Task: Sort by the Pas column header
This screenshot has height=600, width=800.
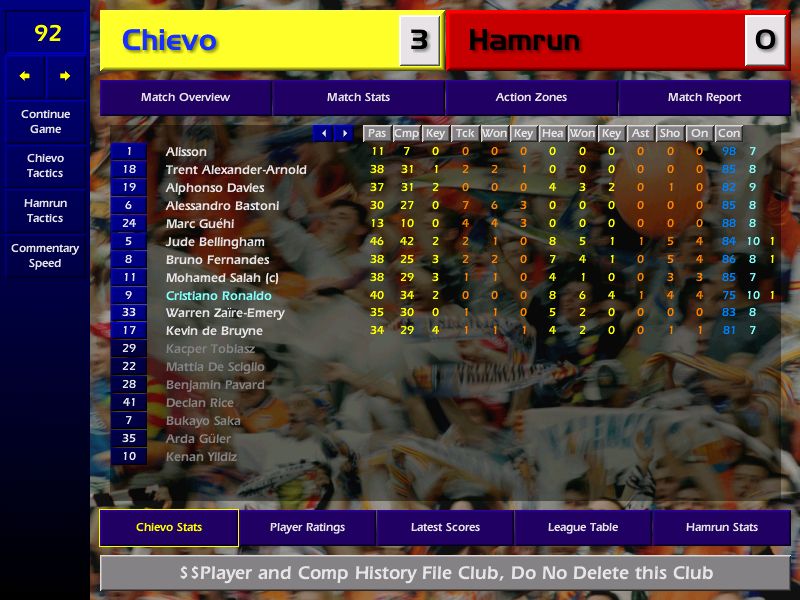Action: click(x=376, y=133)
